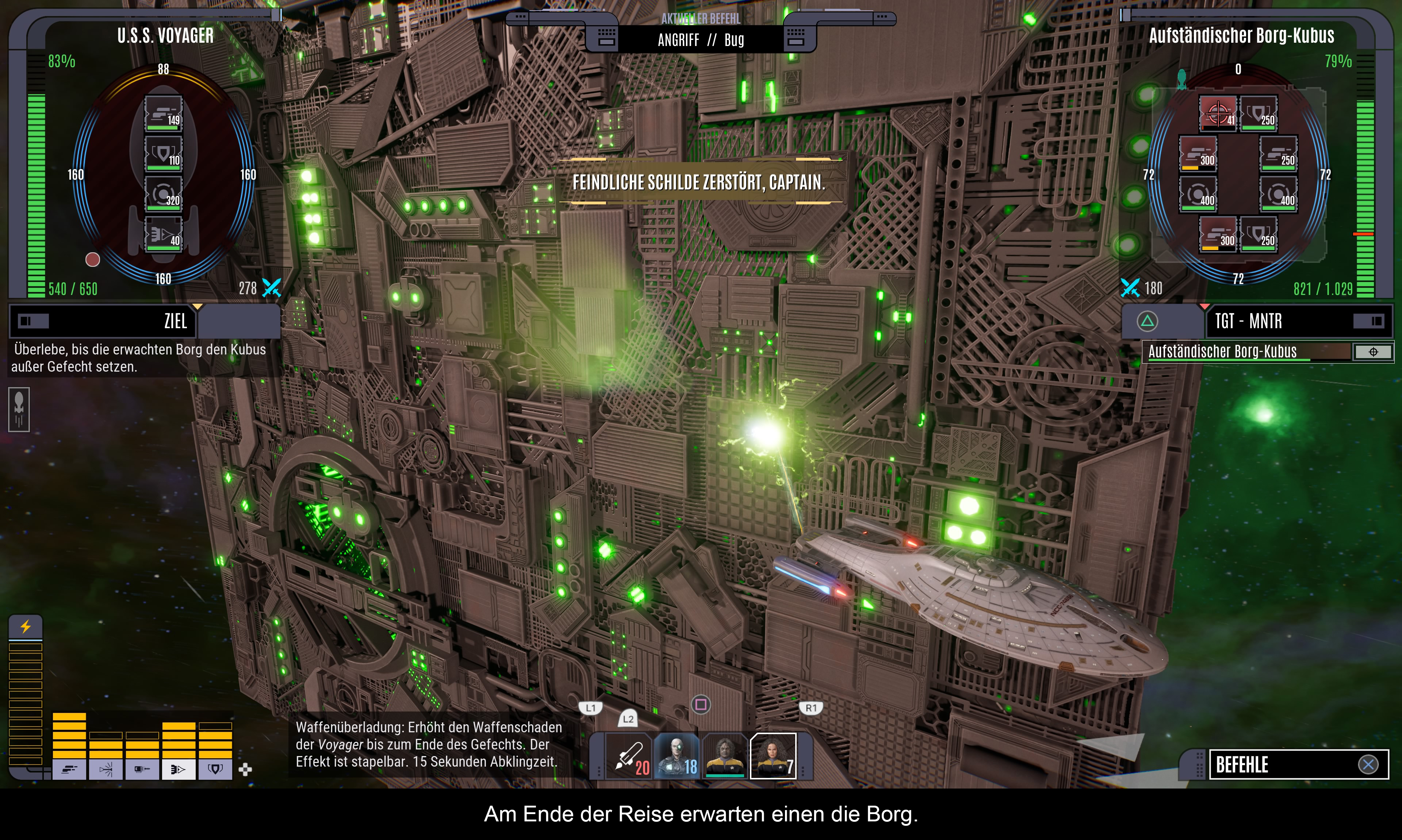Click the lightning bolt energy reserve icon
Viewport: 1402px width, 840px height.
(26, 626)
